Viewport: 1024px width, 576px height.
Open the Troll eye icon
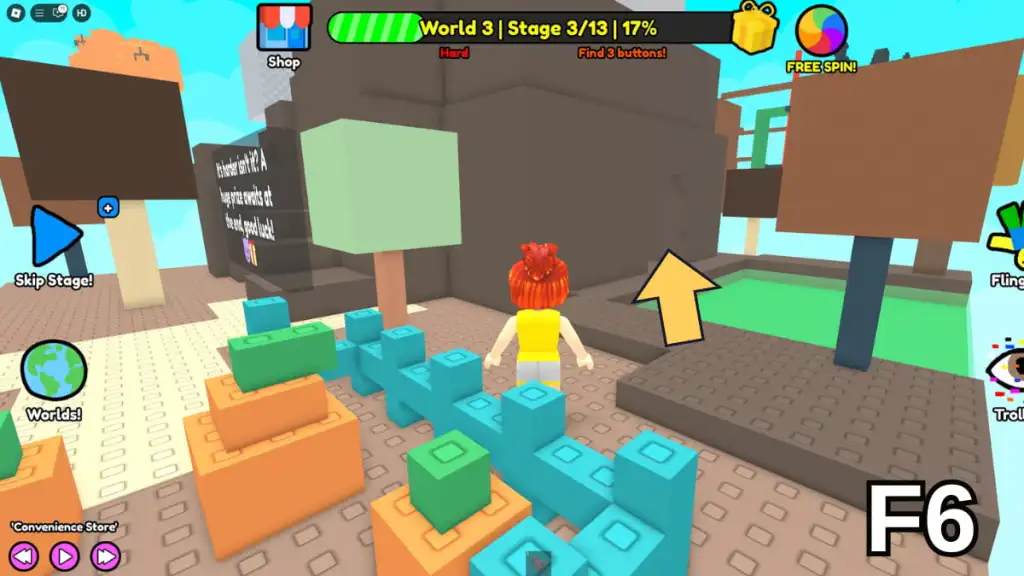[1006, 369]
